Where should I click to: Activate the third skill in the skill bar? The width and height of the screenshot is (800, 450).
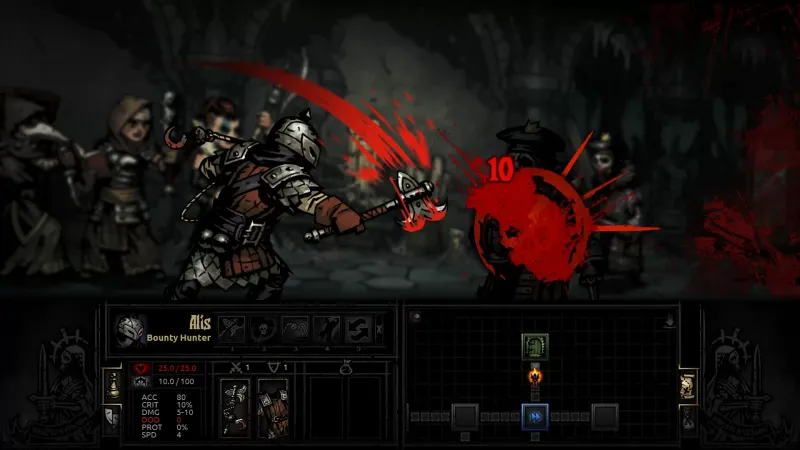[x=296, y=329]
